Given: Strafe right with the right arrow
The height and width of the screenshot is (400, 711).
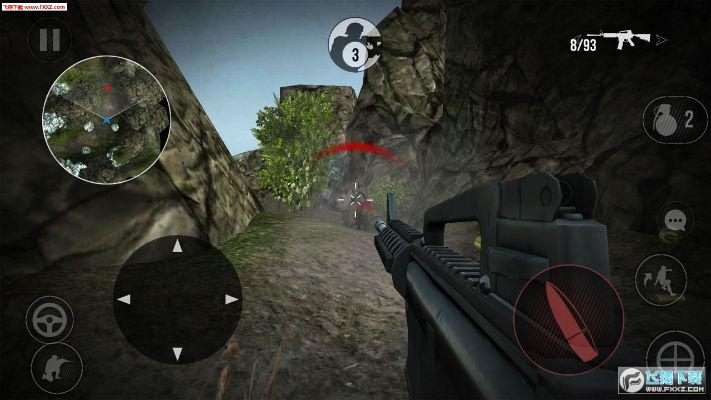Looking at the screenshot, I should point(230,299).
